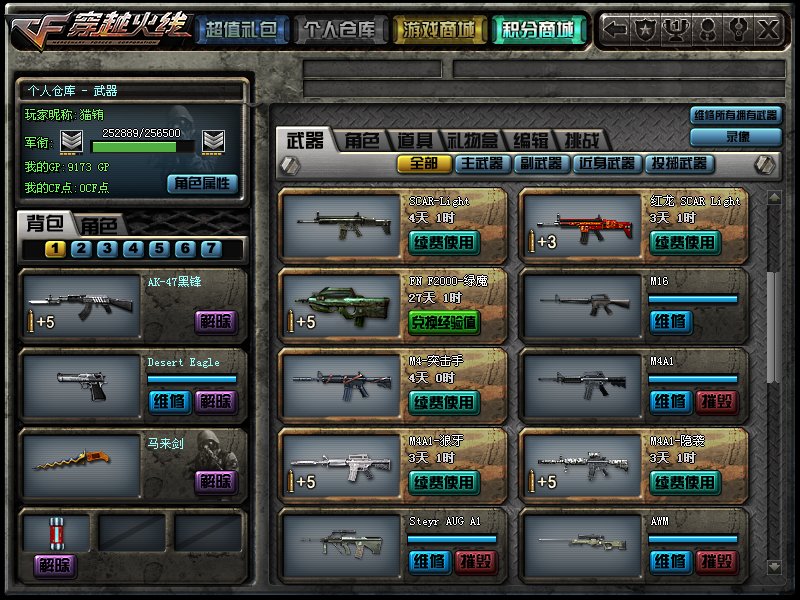
Task: Show 投掷武器 throwable weapons
Action: pyautogui.click(x=678, y=163)
